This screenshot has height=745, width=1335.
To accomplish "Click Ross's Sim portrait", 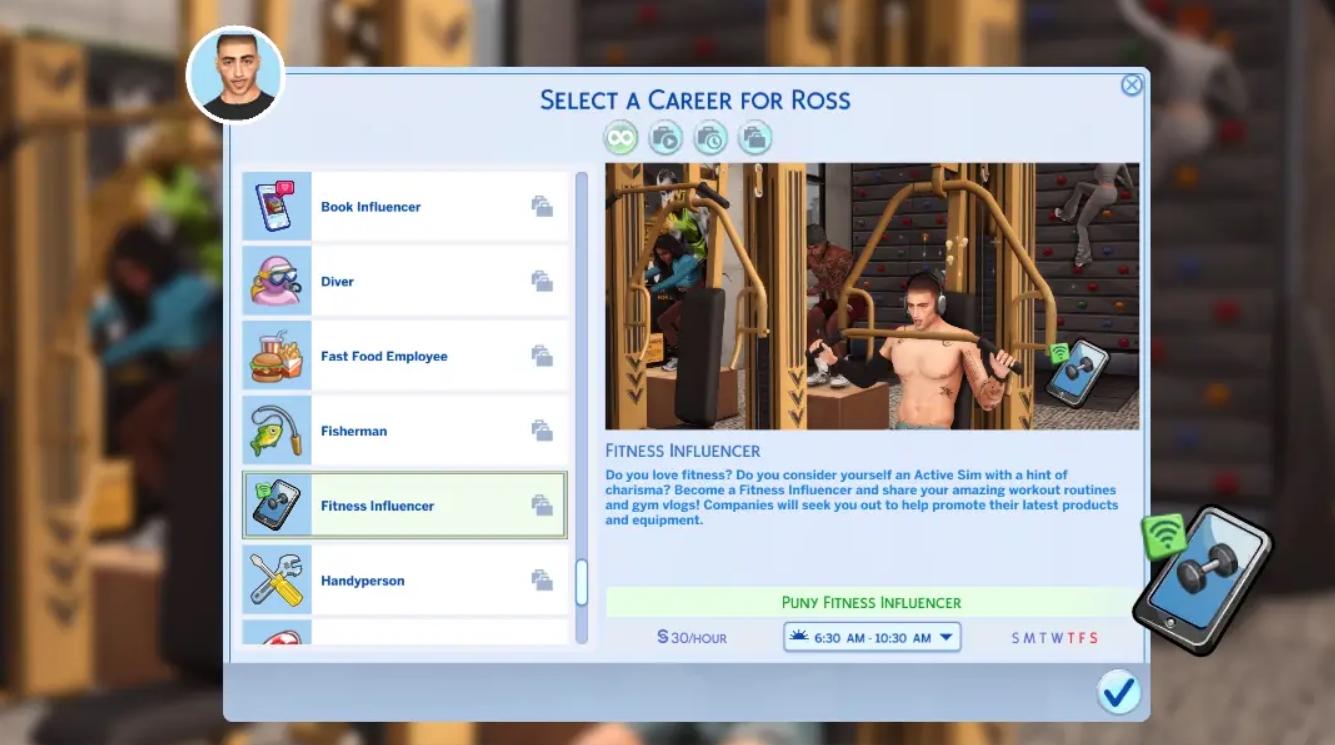I will pos(236,75).
